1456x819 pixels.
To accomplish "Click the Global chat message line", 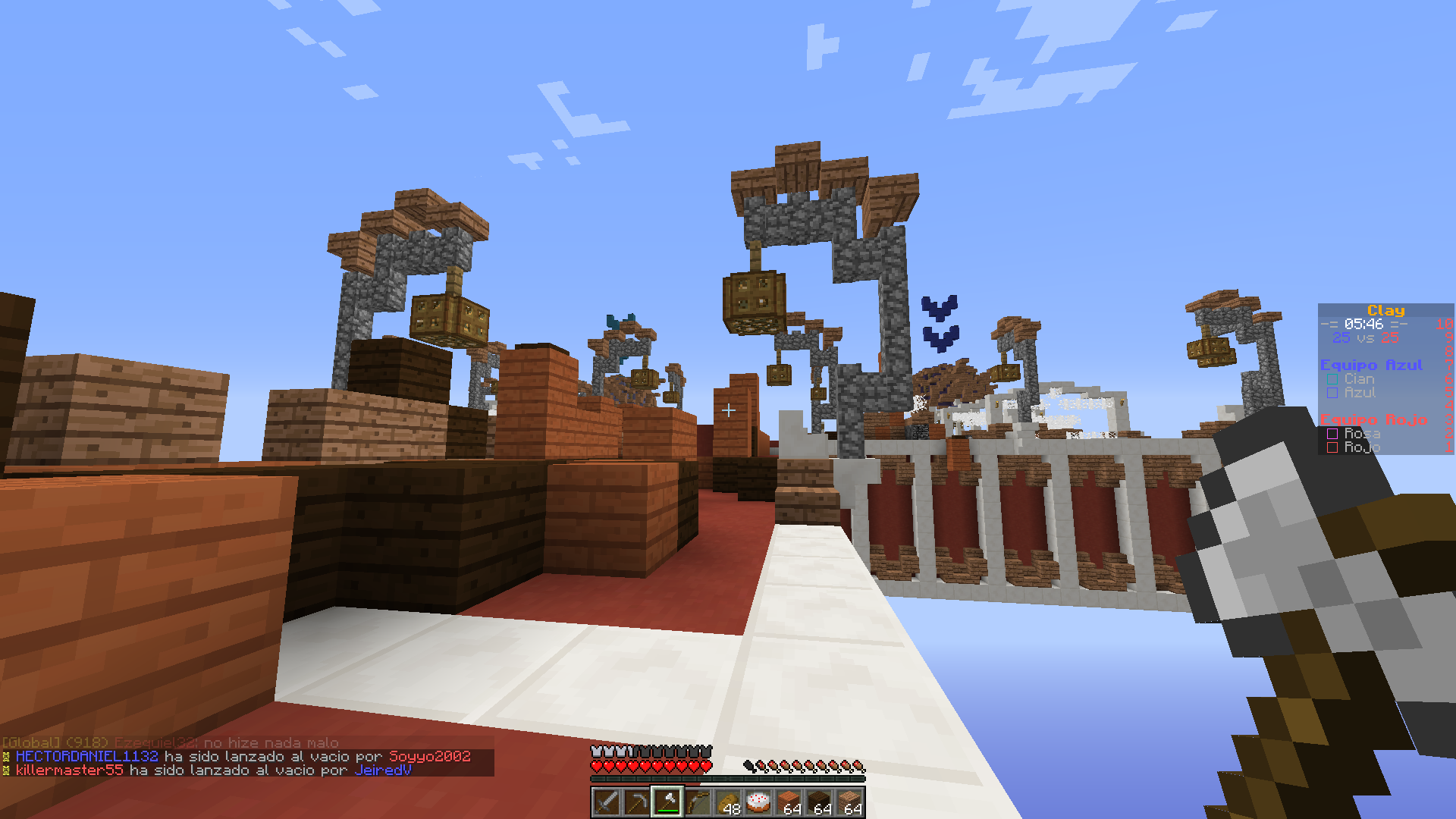I will [171, 742].
